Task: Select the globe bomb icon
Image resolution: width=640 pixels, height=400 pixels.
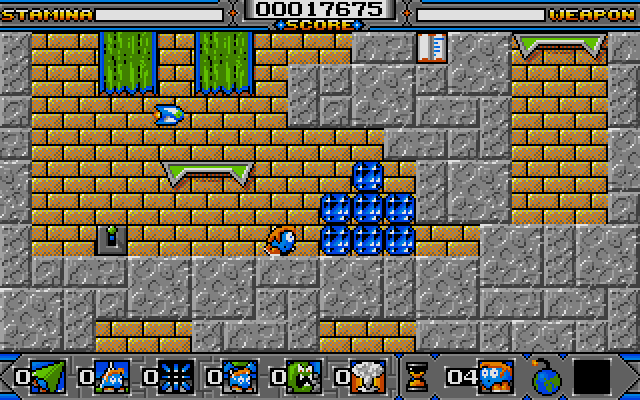Action: click(x=548, y=377)
